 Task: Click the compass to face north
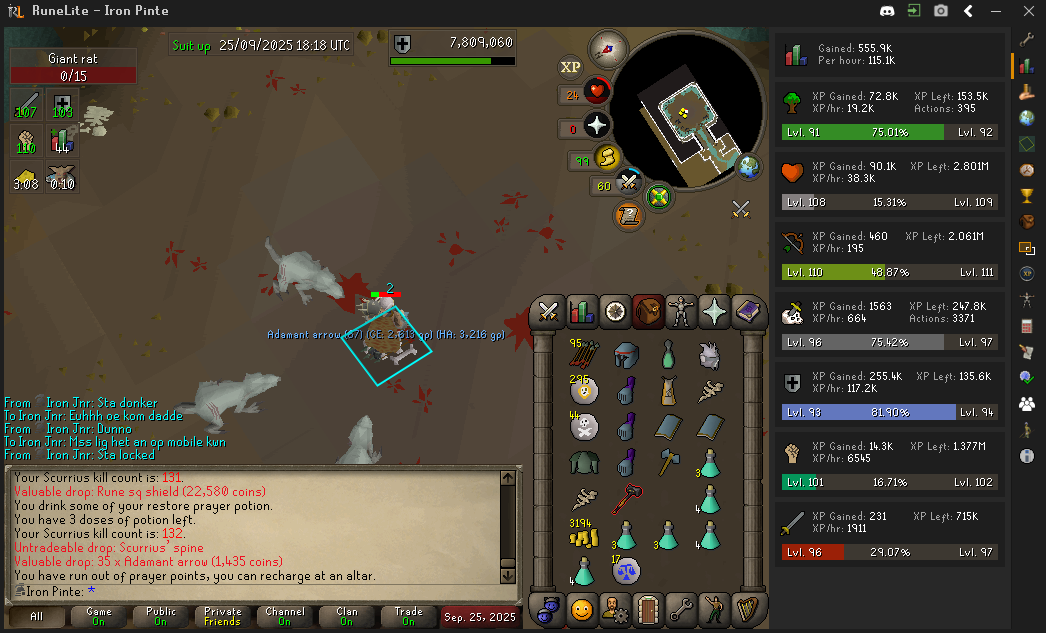click(606, 45)
